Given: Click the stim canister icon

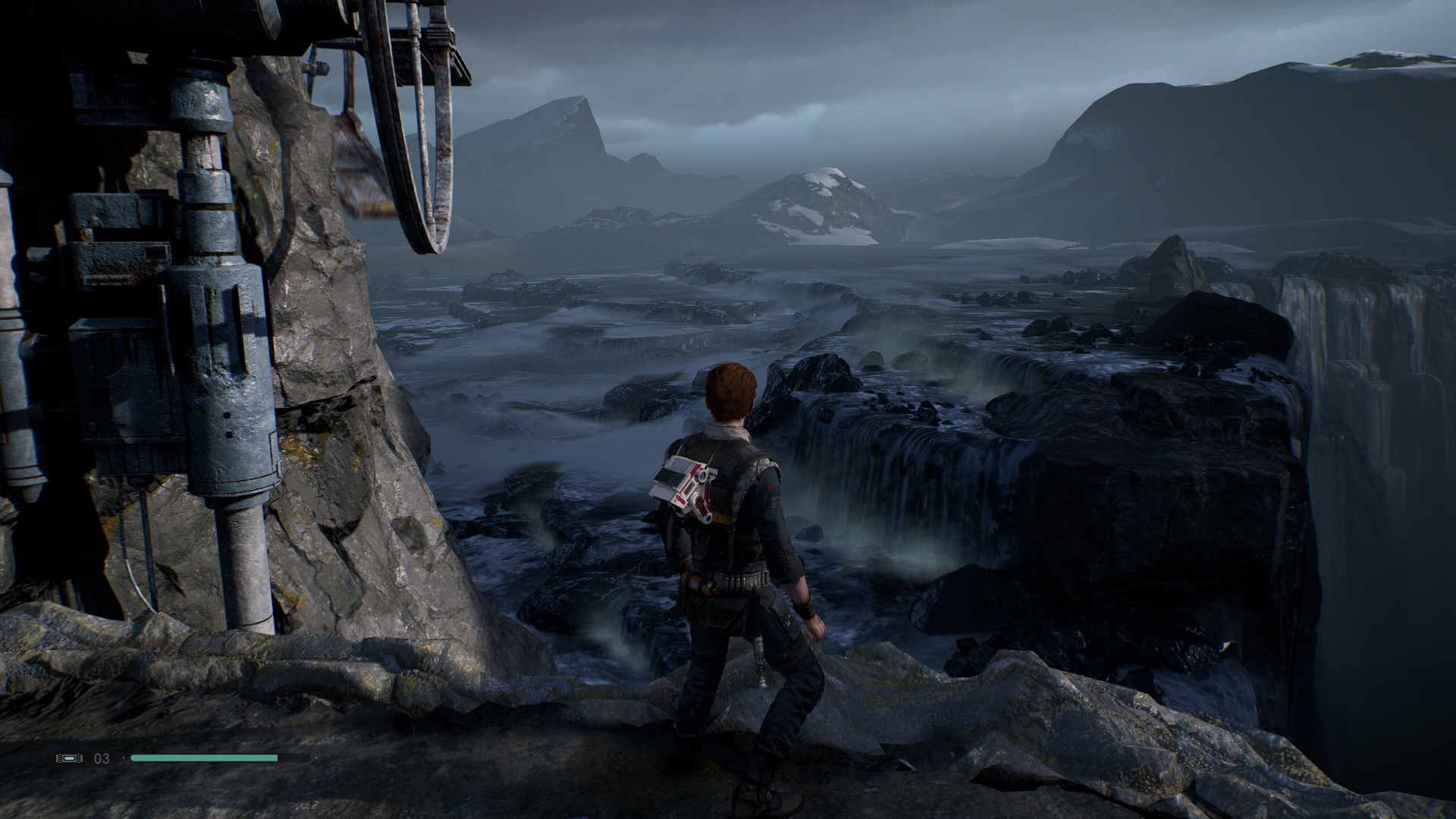Looking at the screenshot, I should click(x=69, y=758).
